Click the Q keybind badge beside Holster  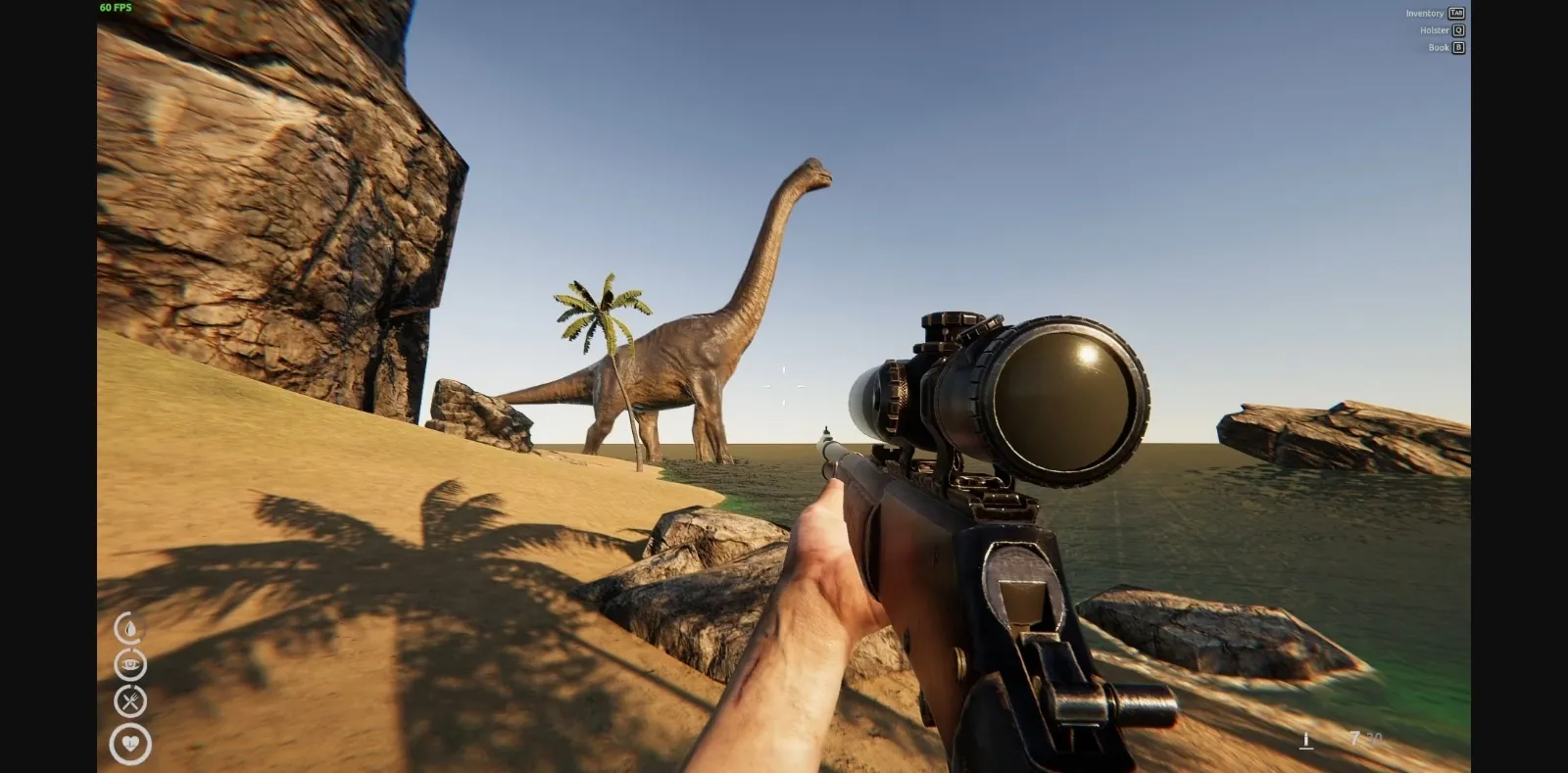[x=1458, y=30]
